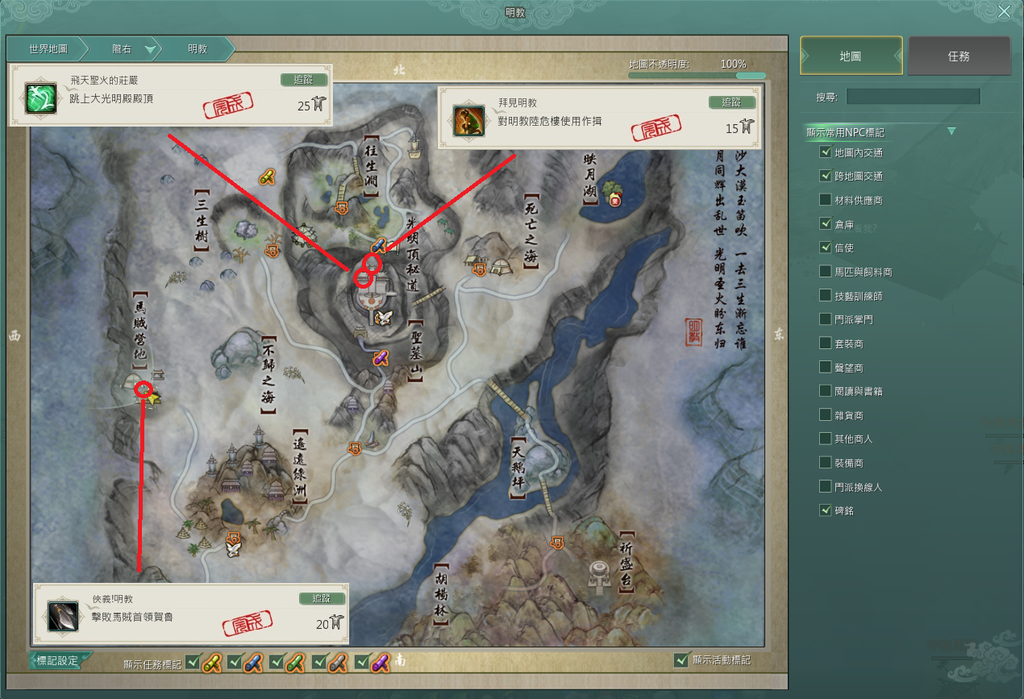Switch to the 任務 tab
The width and height of the screenshot is (1024, 699).
click(x=958, y=56)
